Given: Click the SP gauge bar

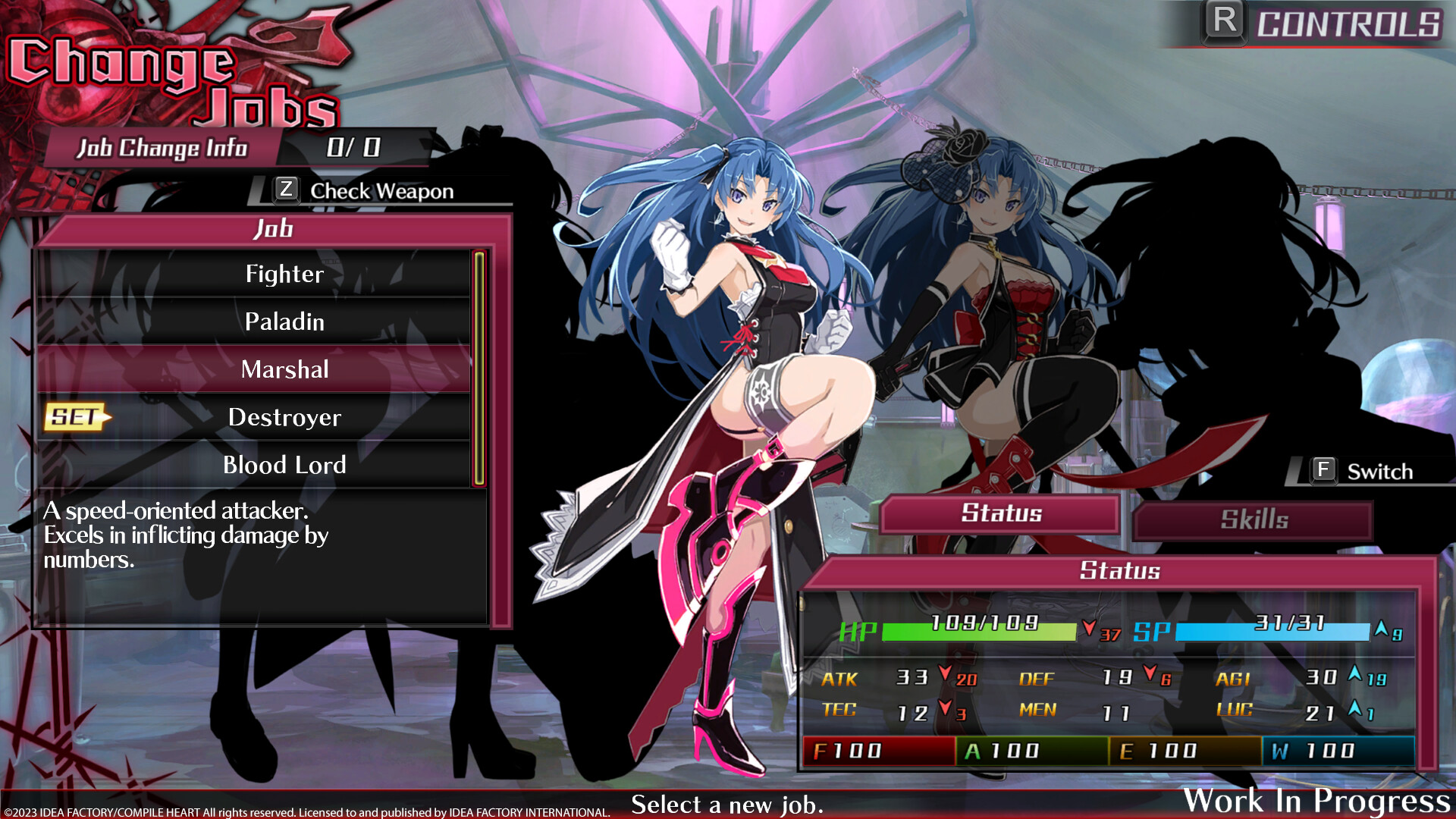Looking at the screenshot, I should 1251,627.
